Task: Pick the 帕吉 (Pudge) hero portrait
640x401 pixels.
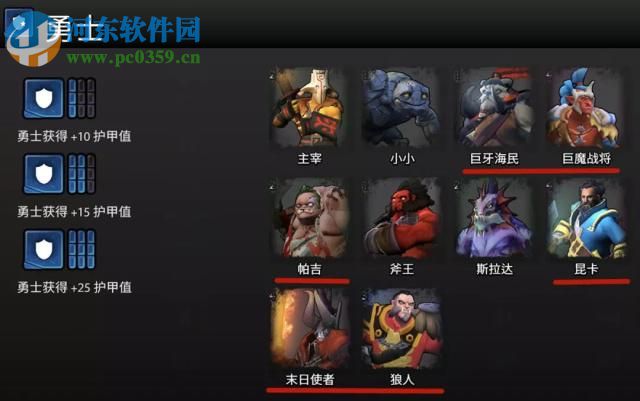Action: pyautogui.click(x=309, y=218)
